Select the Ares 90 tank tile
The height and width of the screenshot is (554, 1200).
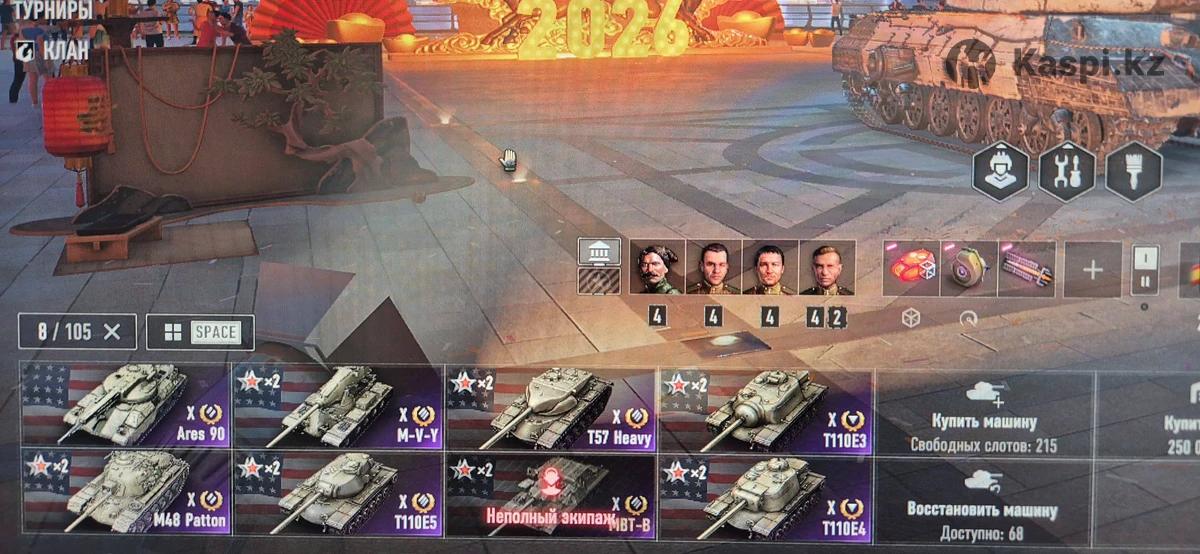[126, 405]
